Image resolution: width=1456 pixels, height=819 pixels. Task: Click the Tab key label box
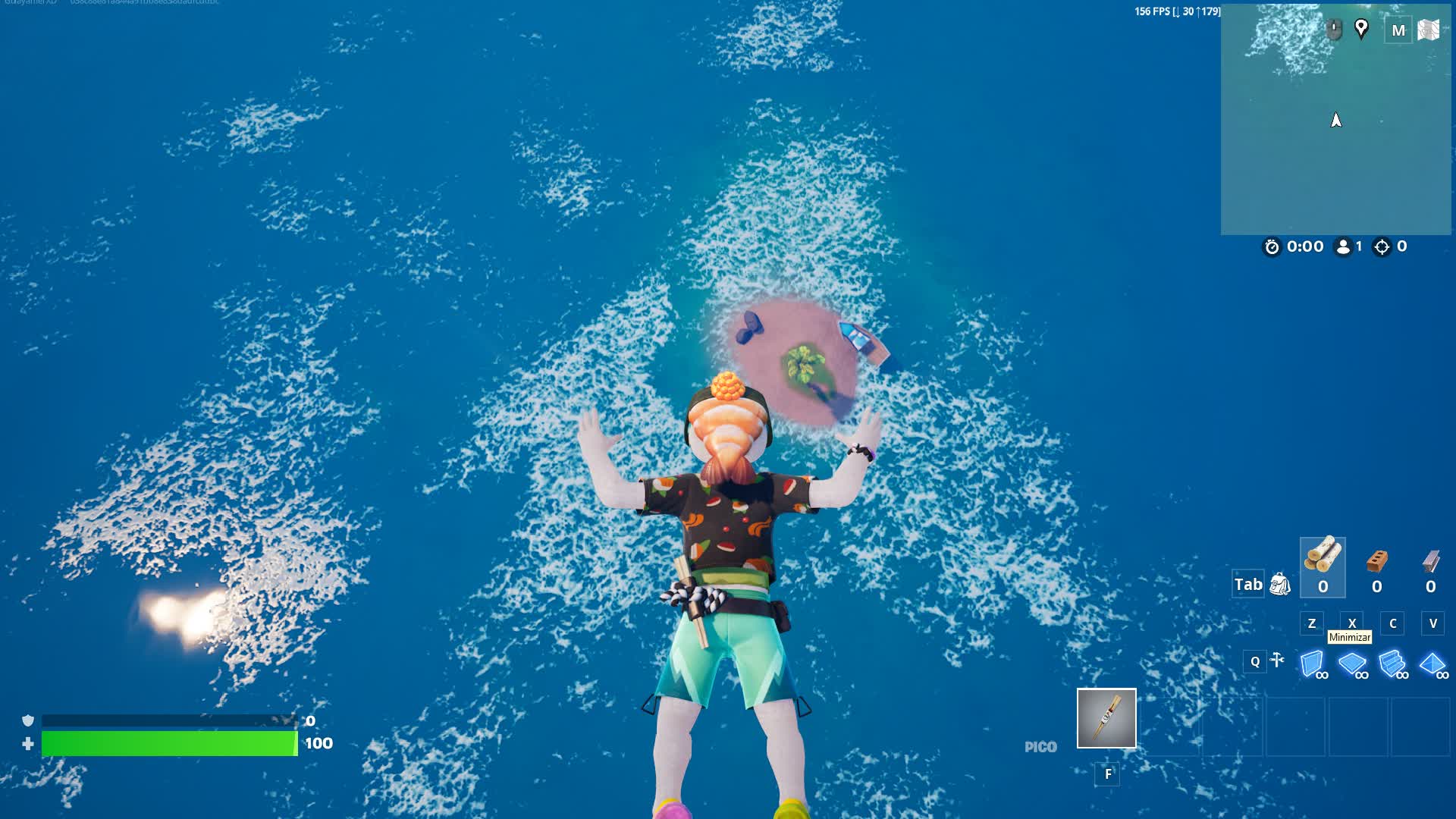point(1247,584)
